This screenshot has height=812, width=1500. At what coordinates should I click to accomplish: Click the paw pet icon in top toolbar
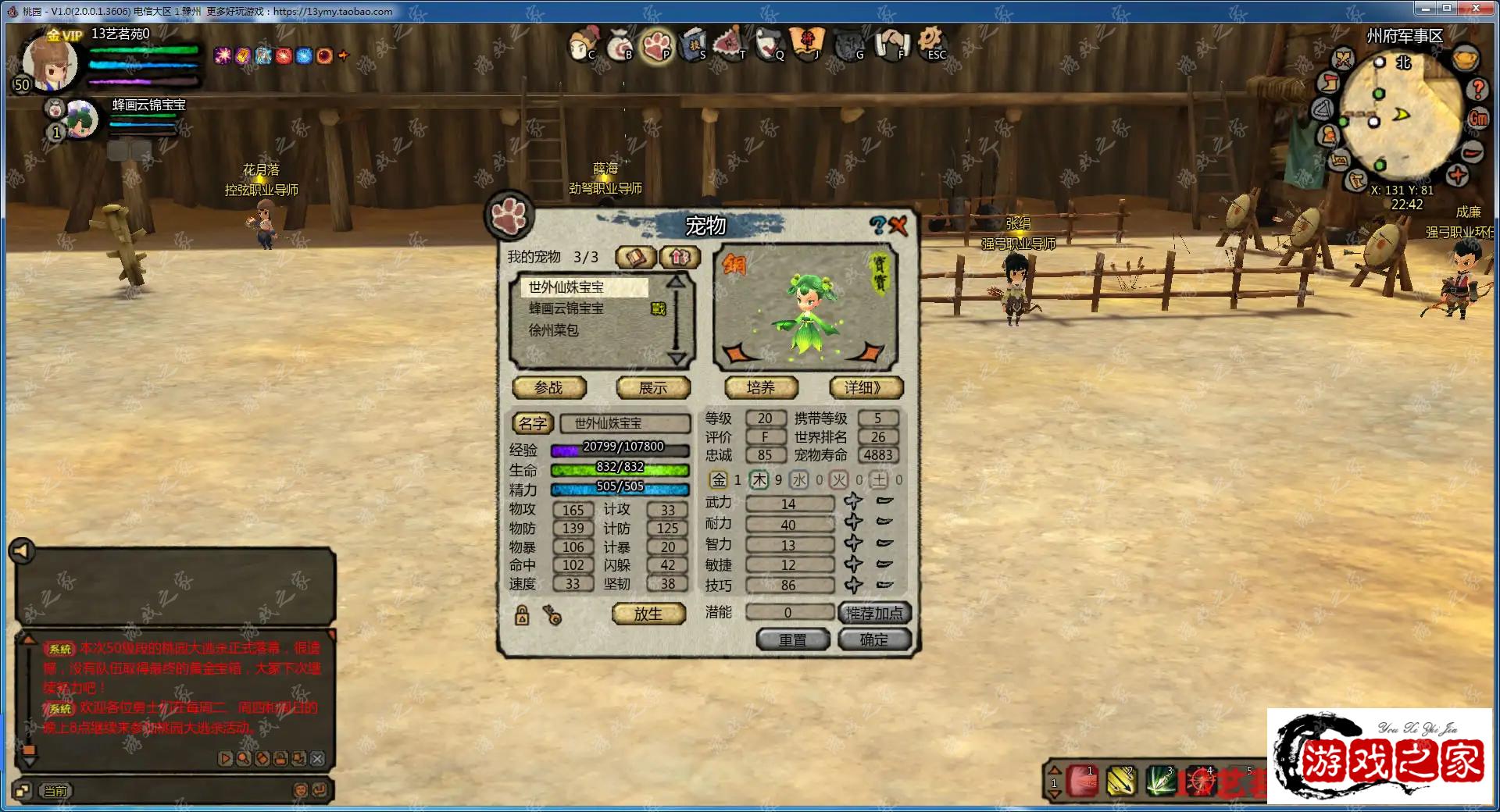pos(656,44)
